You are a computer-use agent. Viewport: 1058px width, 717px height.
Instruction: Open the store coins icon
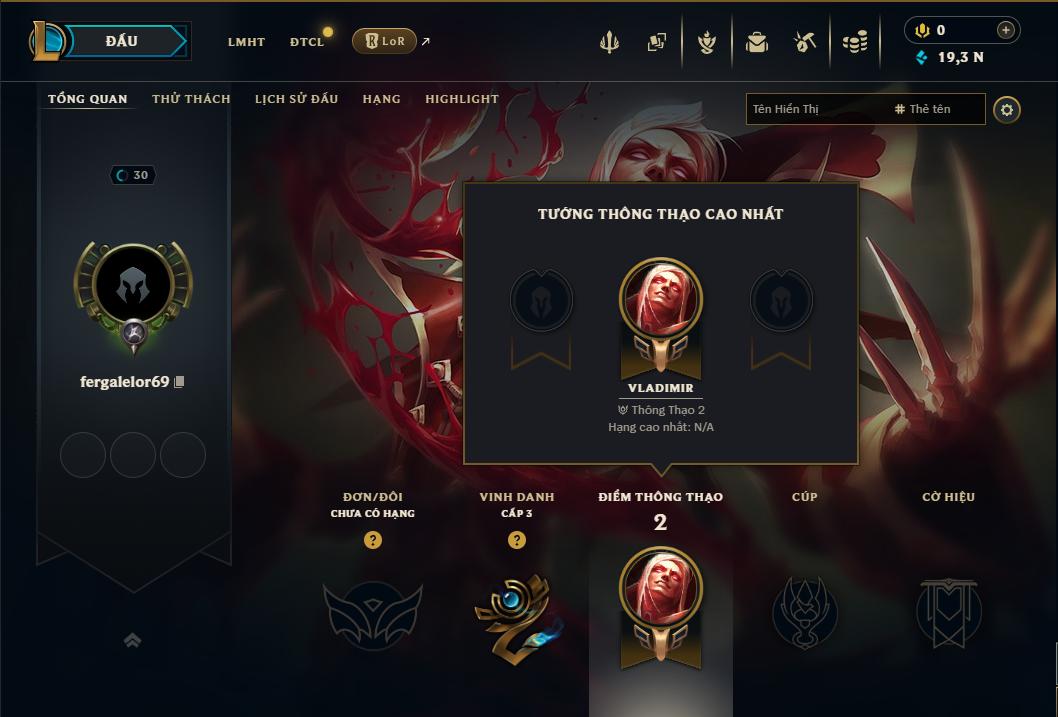[x=854, y=42]
